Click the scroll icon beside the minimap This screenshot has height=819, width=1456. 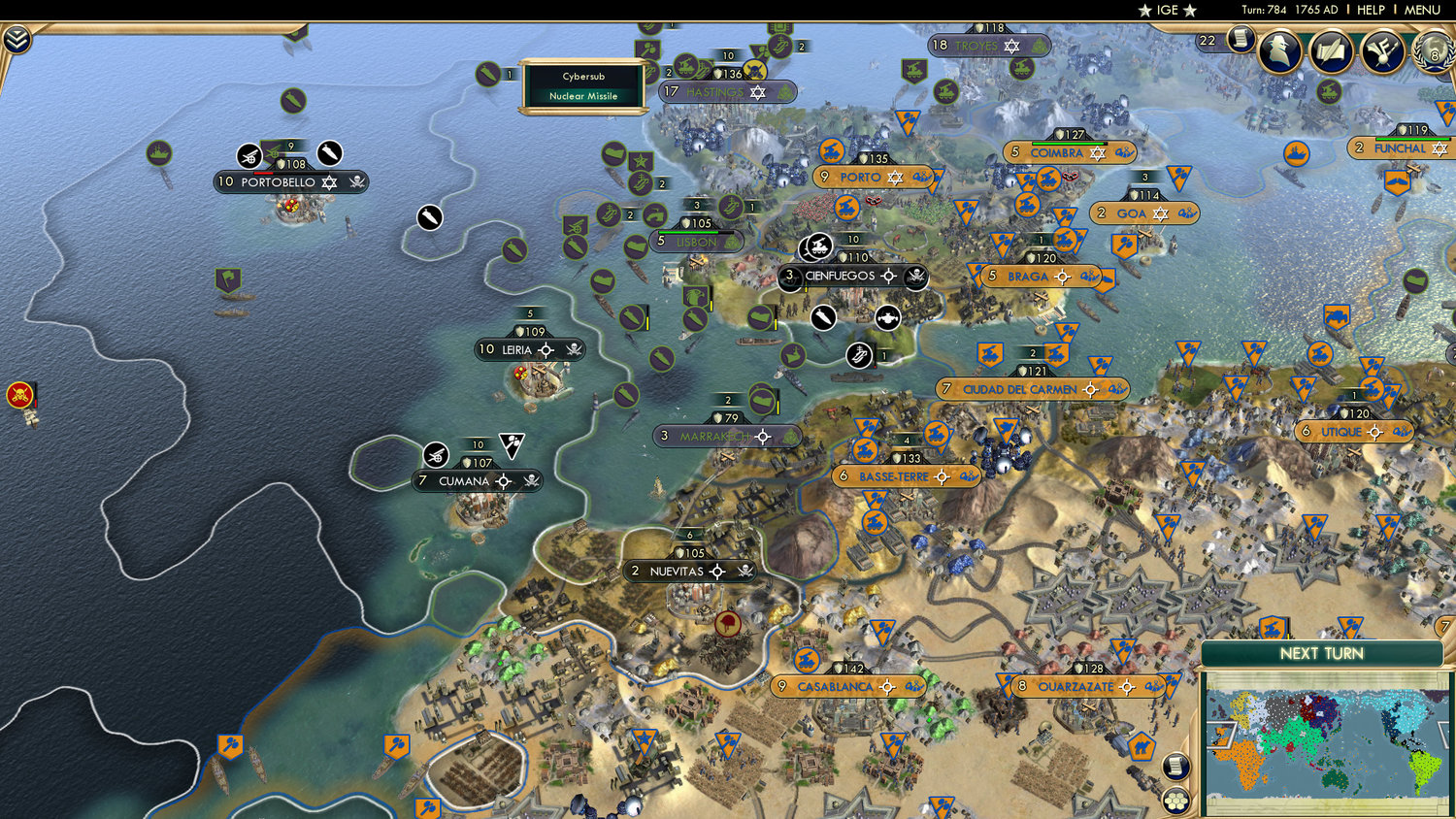[1175, 765]
